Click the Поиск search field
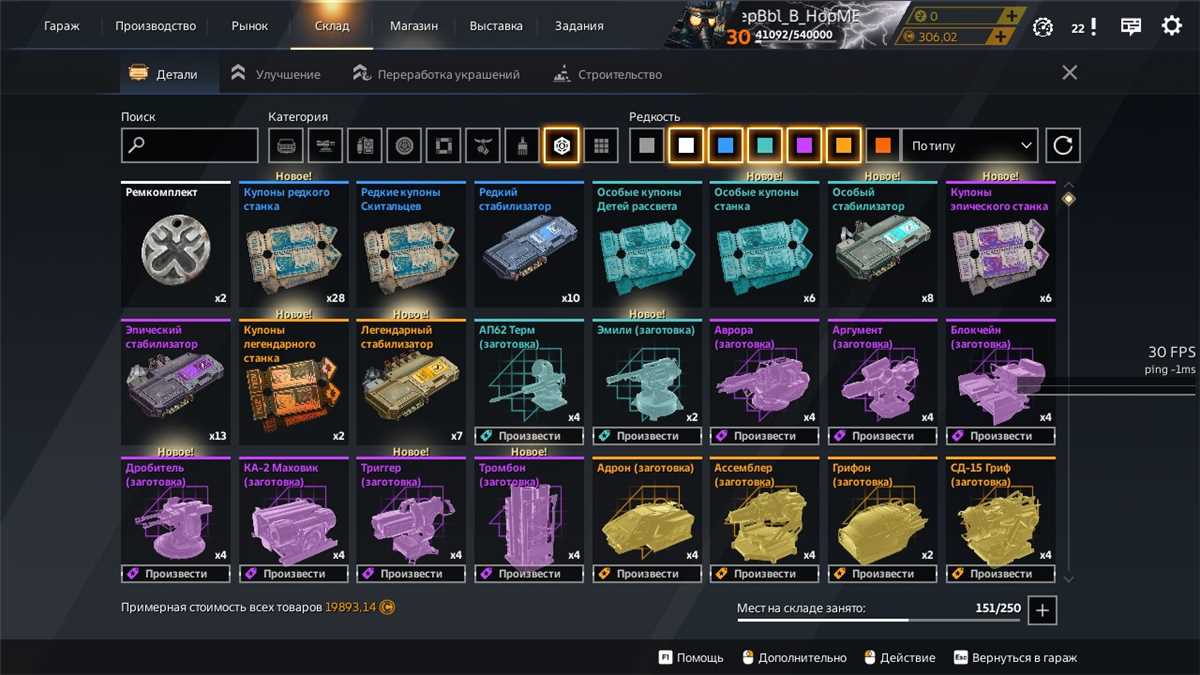 [x=190, y=146]
